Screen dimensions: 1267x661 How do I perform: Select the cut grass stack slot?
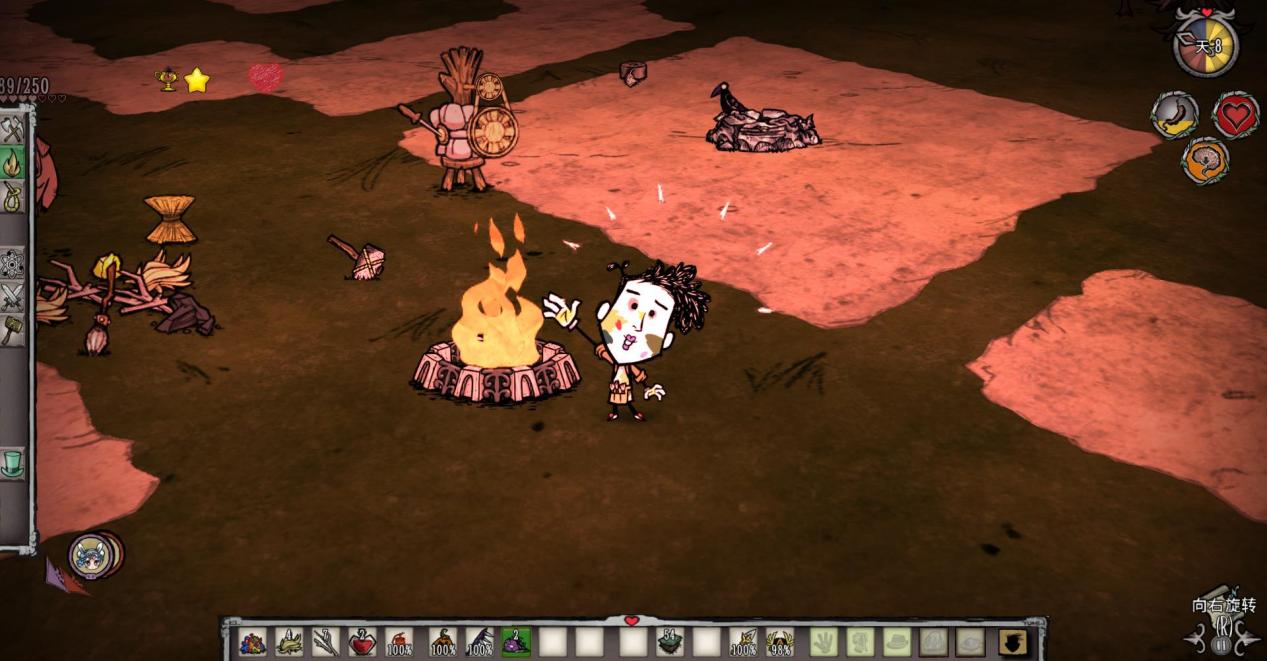pos(289,642)
